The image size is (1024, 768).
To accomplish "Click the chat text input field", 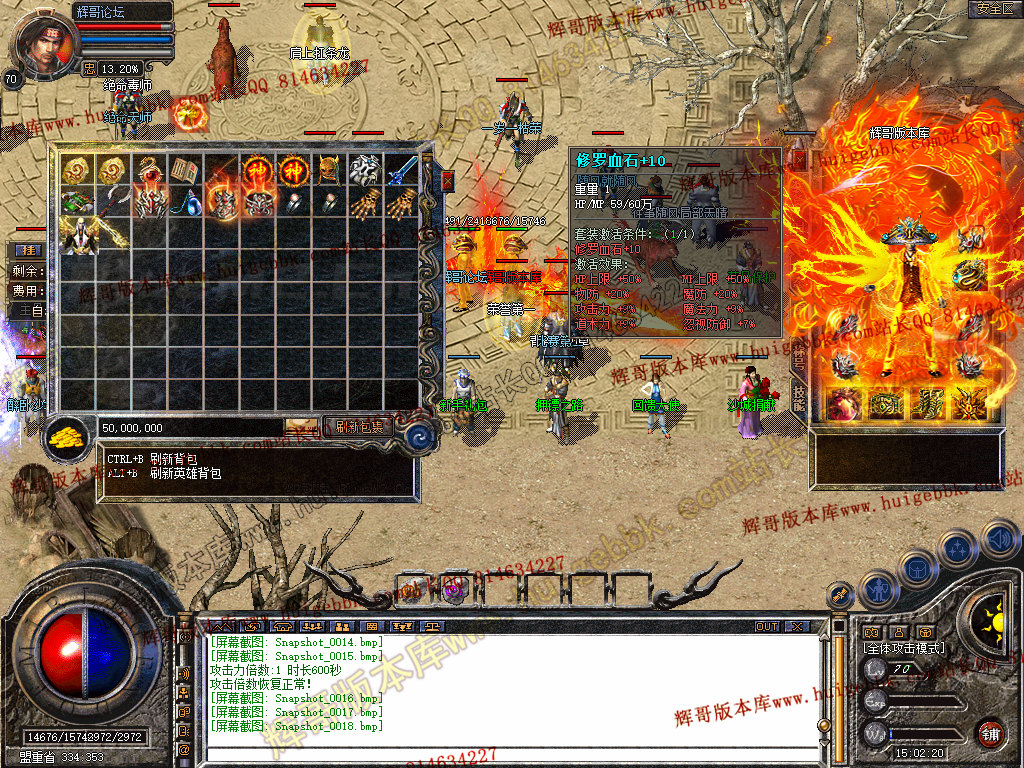I will [510, 753].
